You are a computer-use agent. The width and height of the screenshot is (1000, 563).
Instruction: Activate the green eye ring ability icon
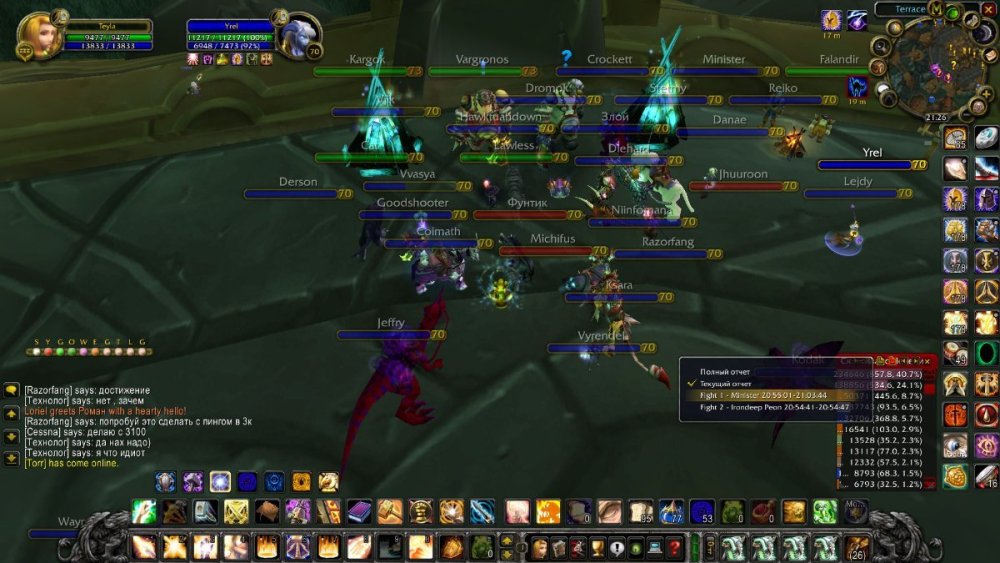pos(986,353)
